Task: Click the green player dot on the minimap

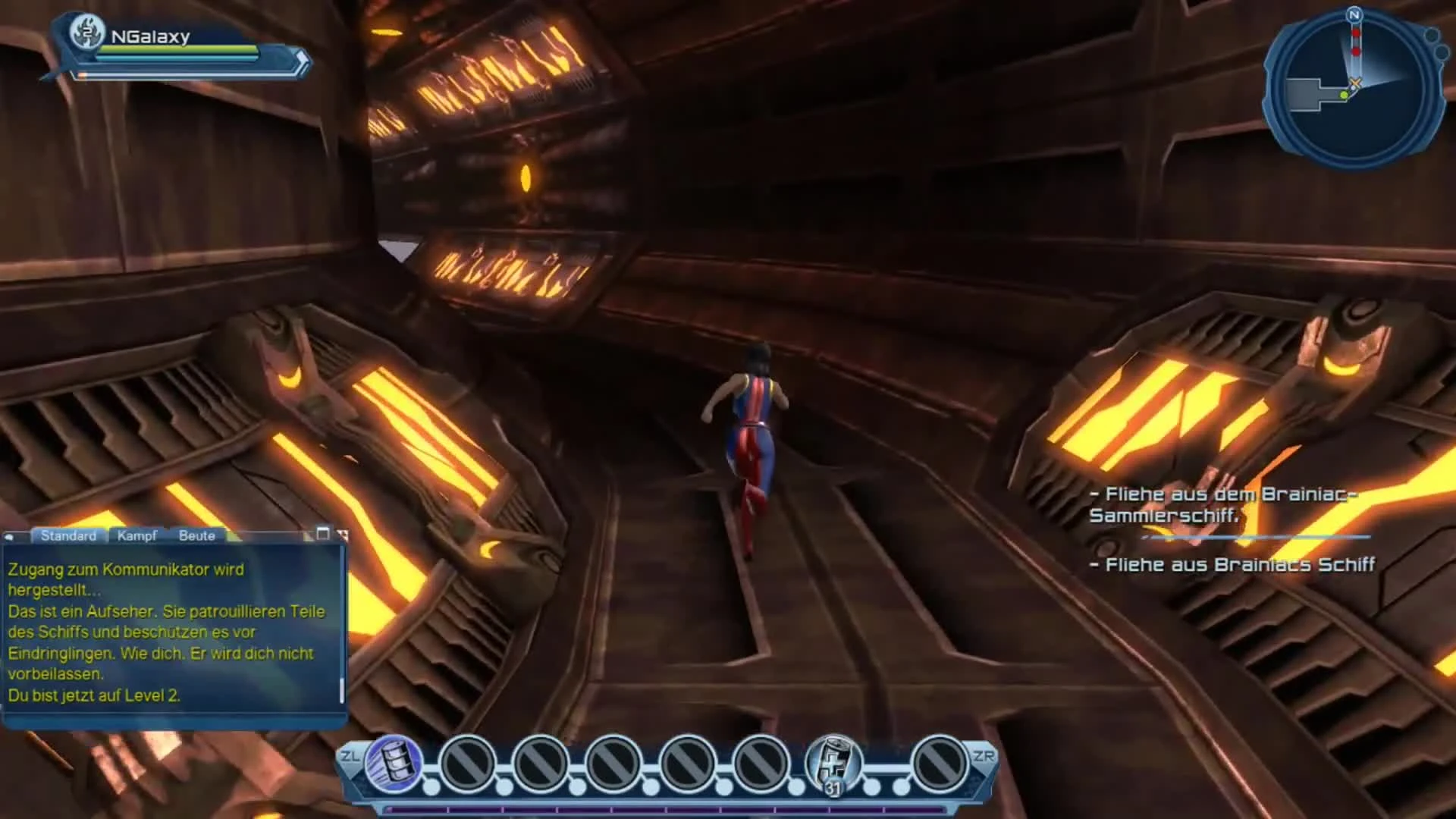Action: [1344, 96]
